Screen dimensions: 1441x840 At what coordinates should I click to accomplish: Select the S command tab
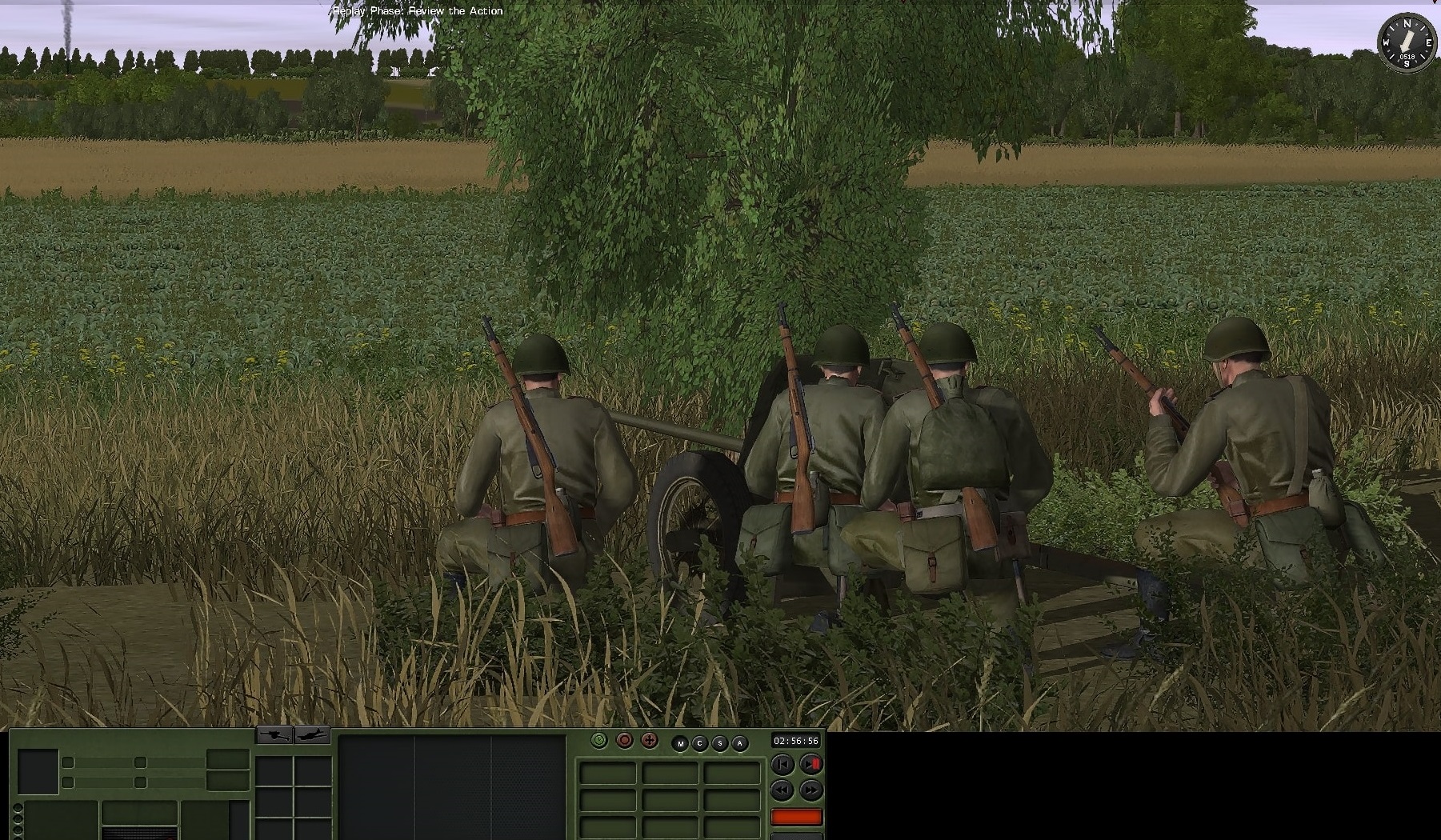720,744
